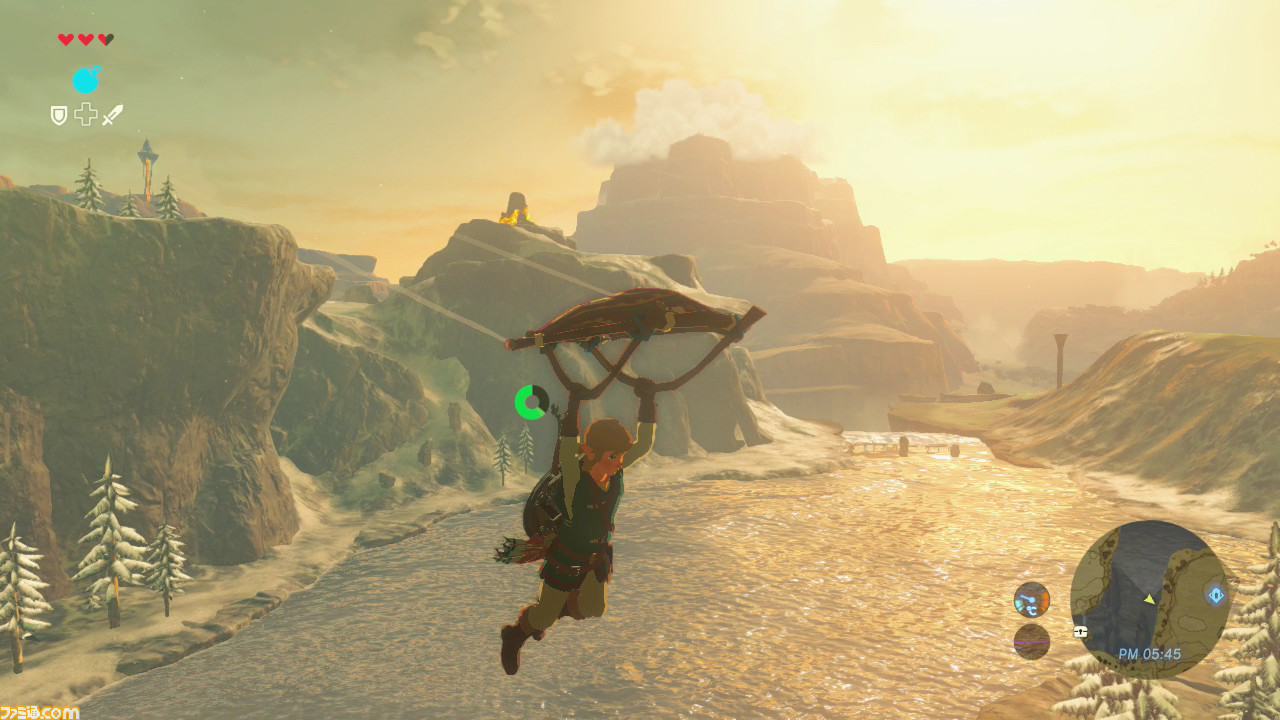Click the temperature gauge circle near the minimap
Viewport: 1280px width, 720px height.
coord(1032,601)
